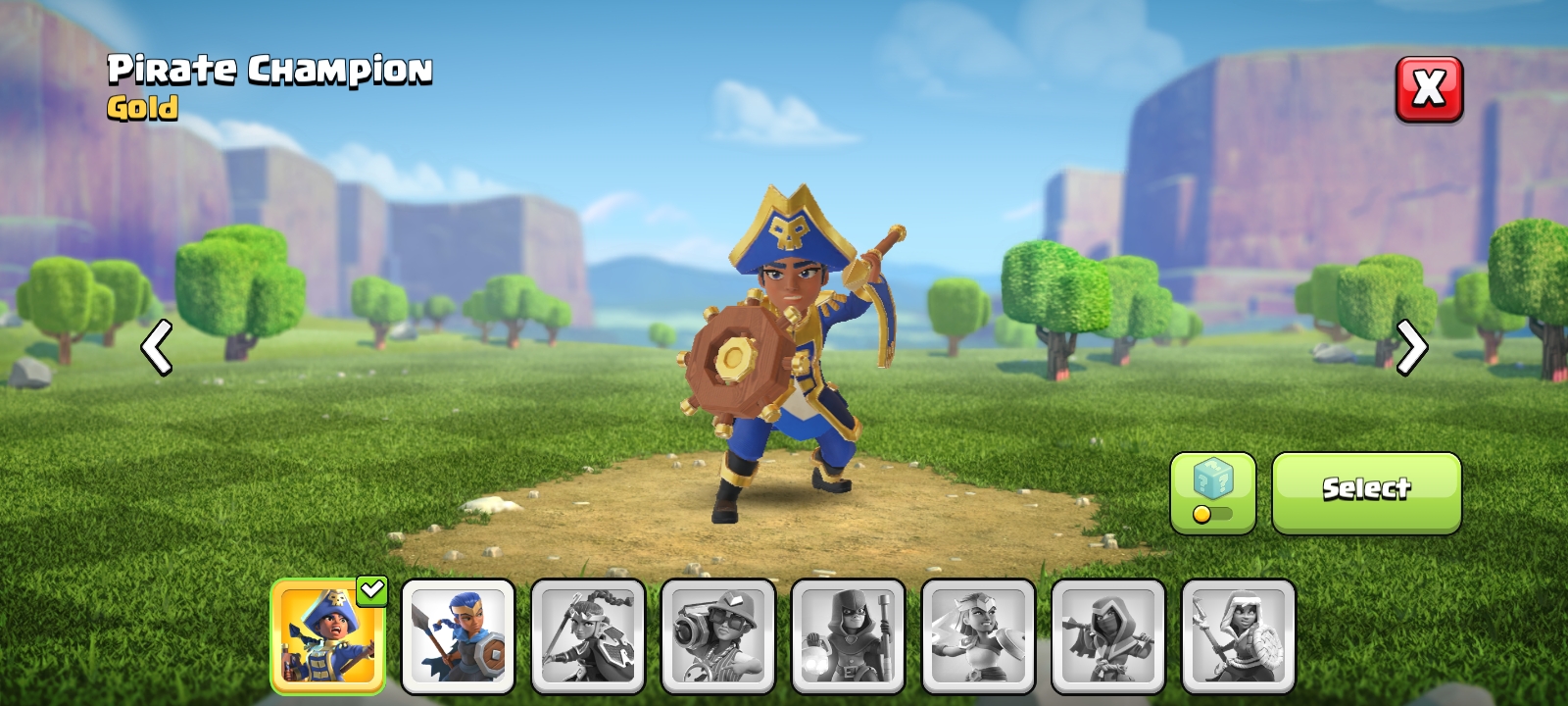Browse to the next skin with right chevron

pyautogui.click(x=1411, y=348)
